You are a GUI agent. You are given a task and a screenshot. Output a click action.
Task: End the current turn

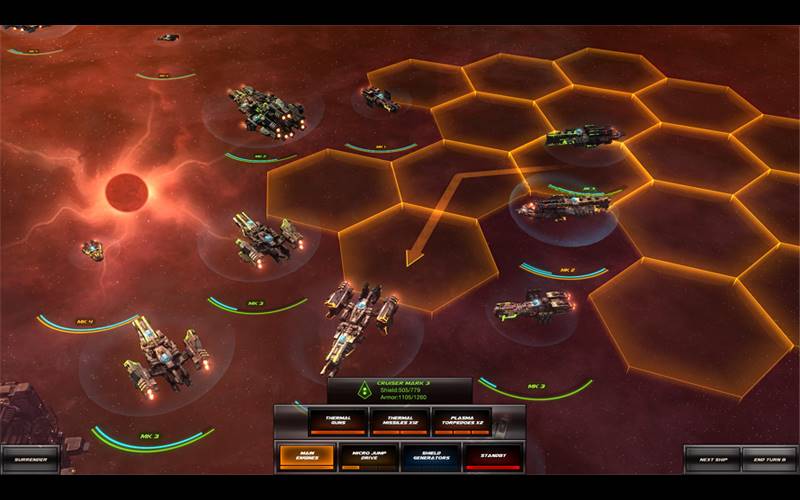[768, 458]
